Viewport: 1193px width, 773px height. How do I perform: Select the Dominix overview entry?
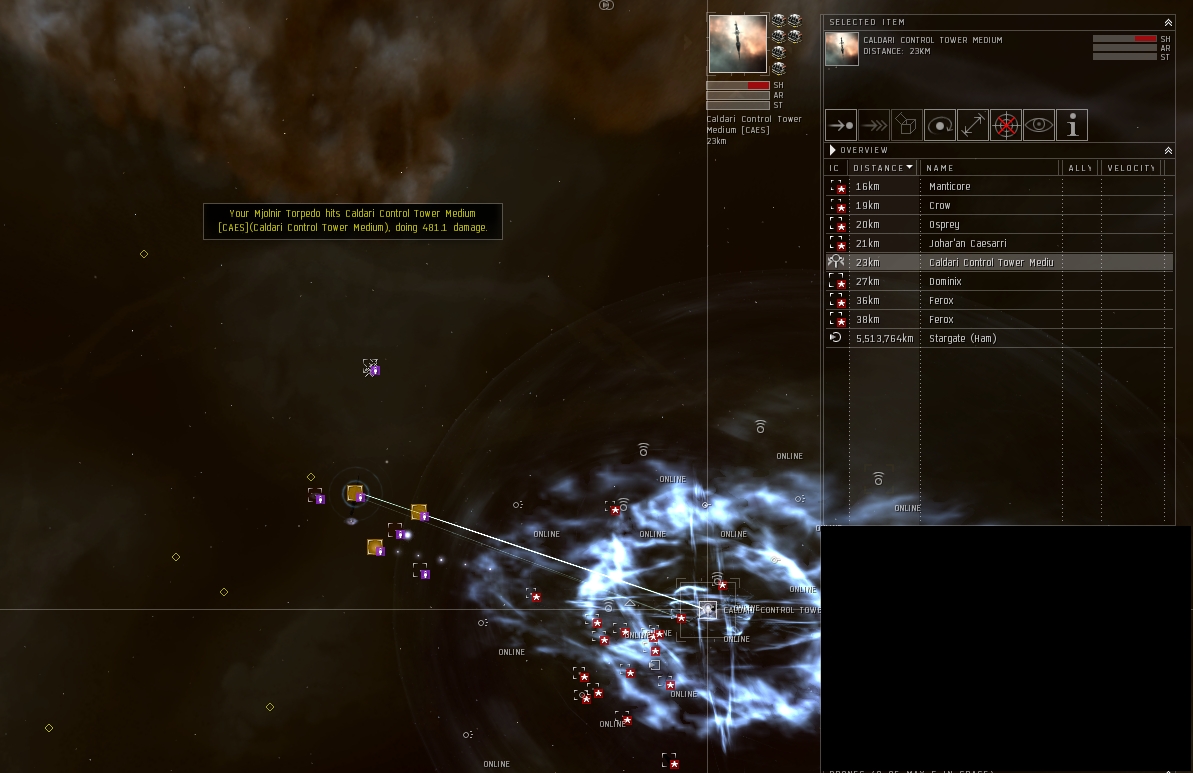[945, 282]
